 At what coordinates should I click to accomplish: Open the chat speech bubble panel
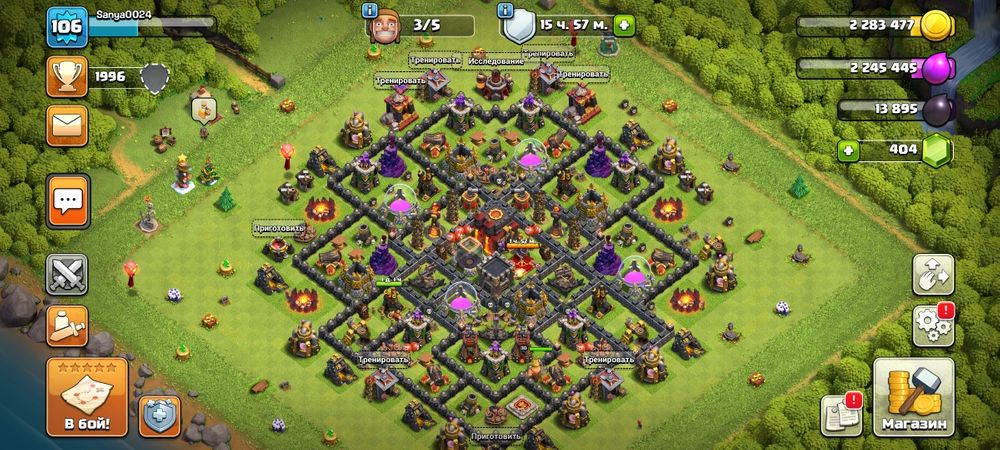(67, 201)
